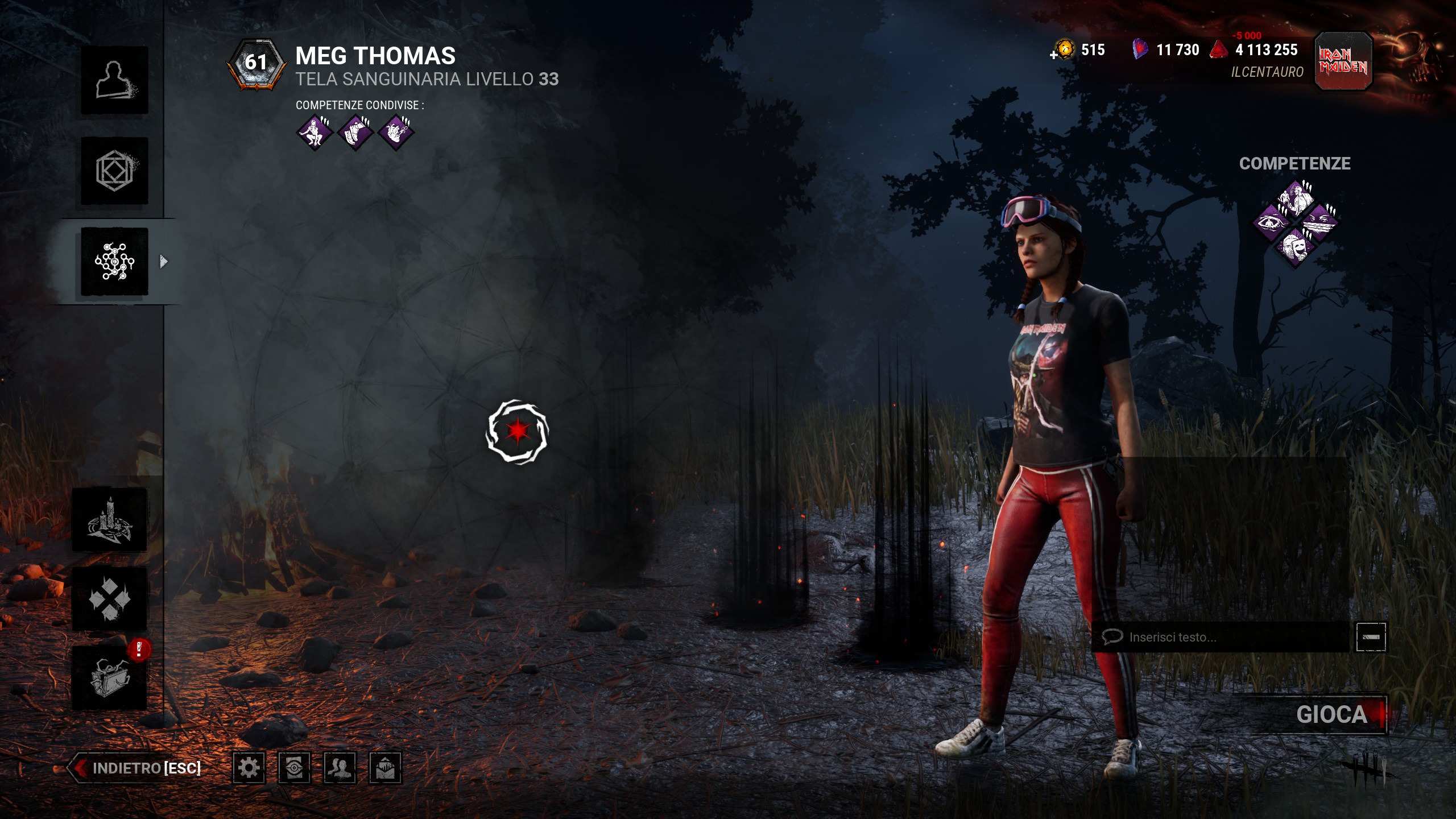Open the envelope news inbox
The width and height of the screenshot is (1456, 819).
pos(386,768)
